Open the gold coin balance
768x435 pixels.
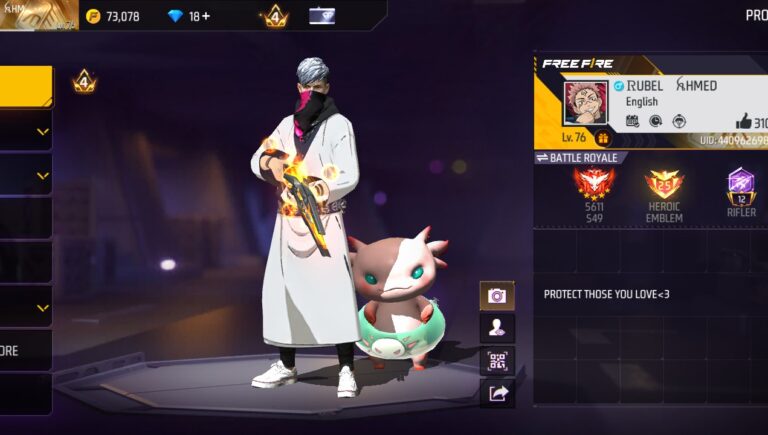pyautogui.click(x=112, y=16)
